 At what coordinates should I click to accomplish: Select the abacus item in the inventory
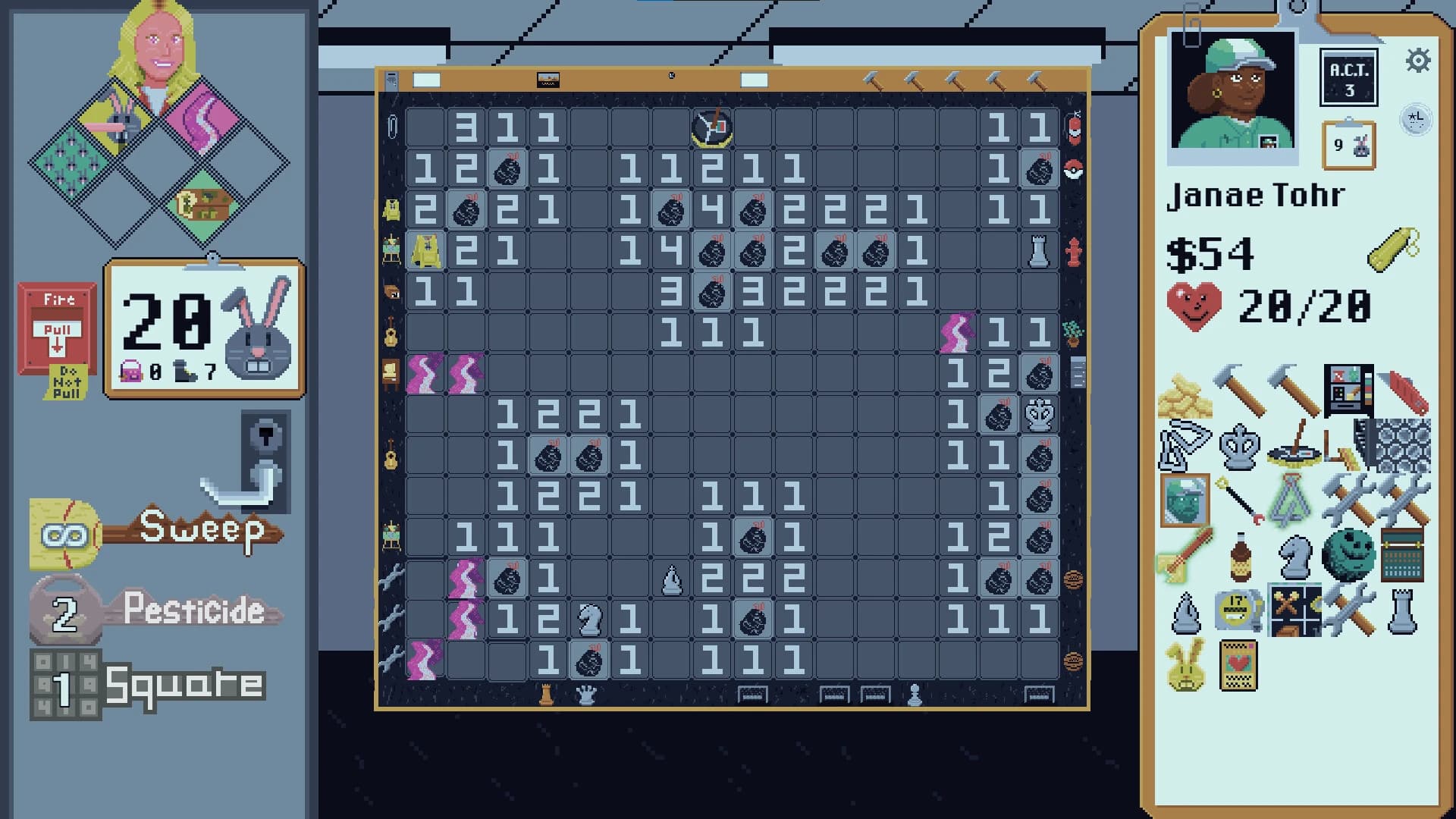tap(1403, 556)
